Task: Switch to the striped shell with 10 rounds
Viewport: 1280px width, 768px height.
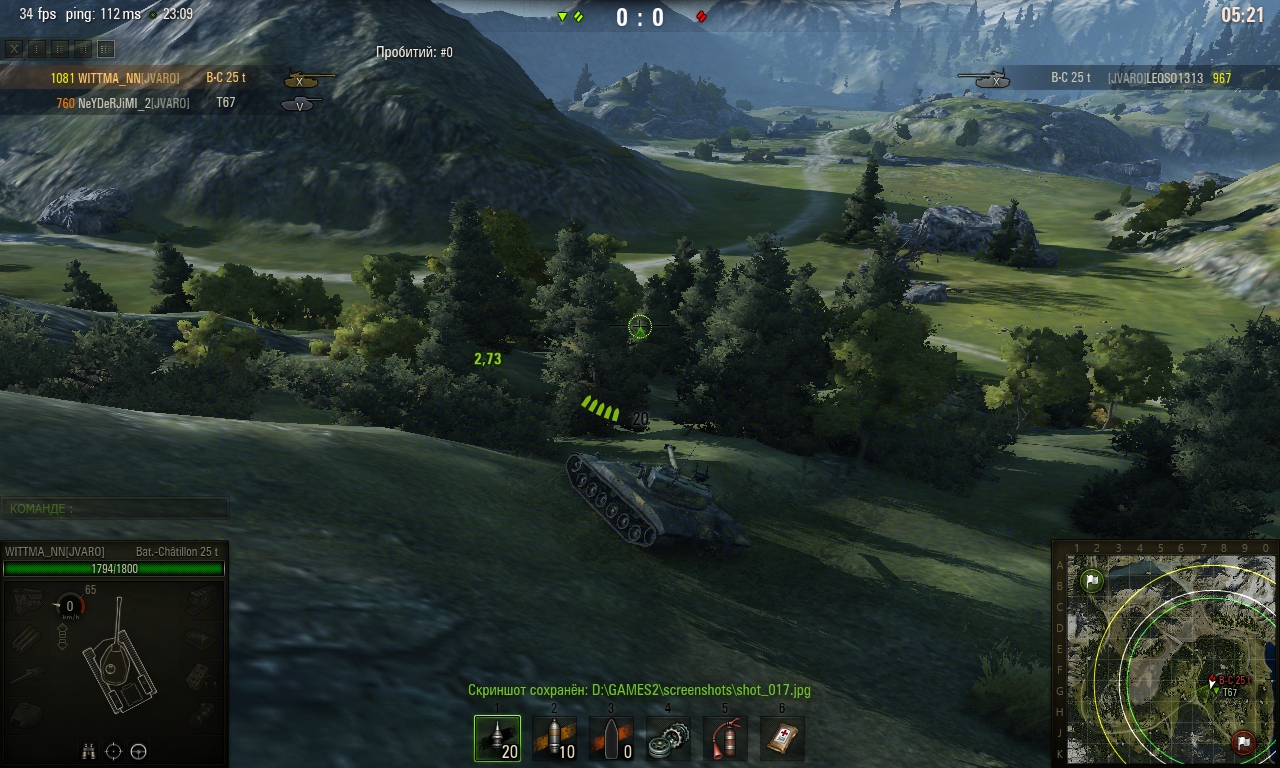Action: click(554, 739)
